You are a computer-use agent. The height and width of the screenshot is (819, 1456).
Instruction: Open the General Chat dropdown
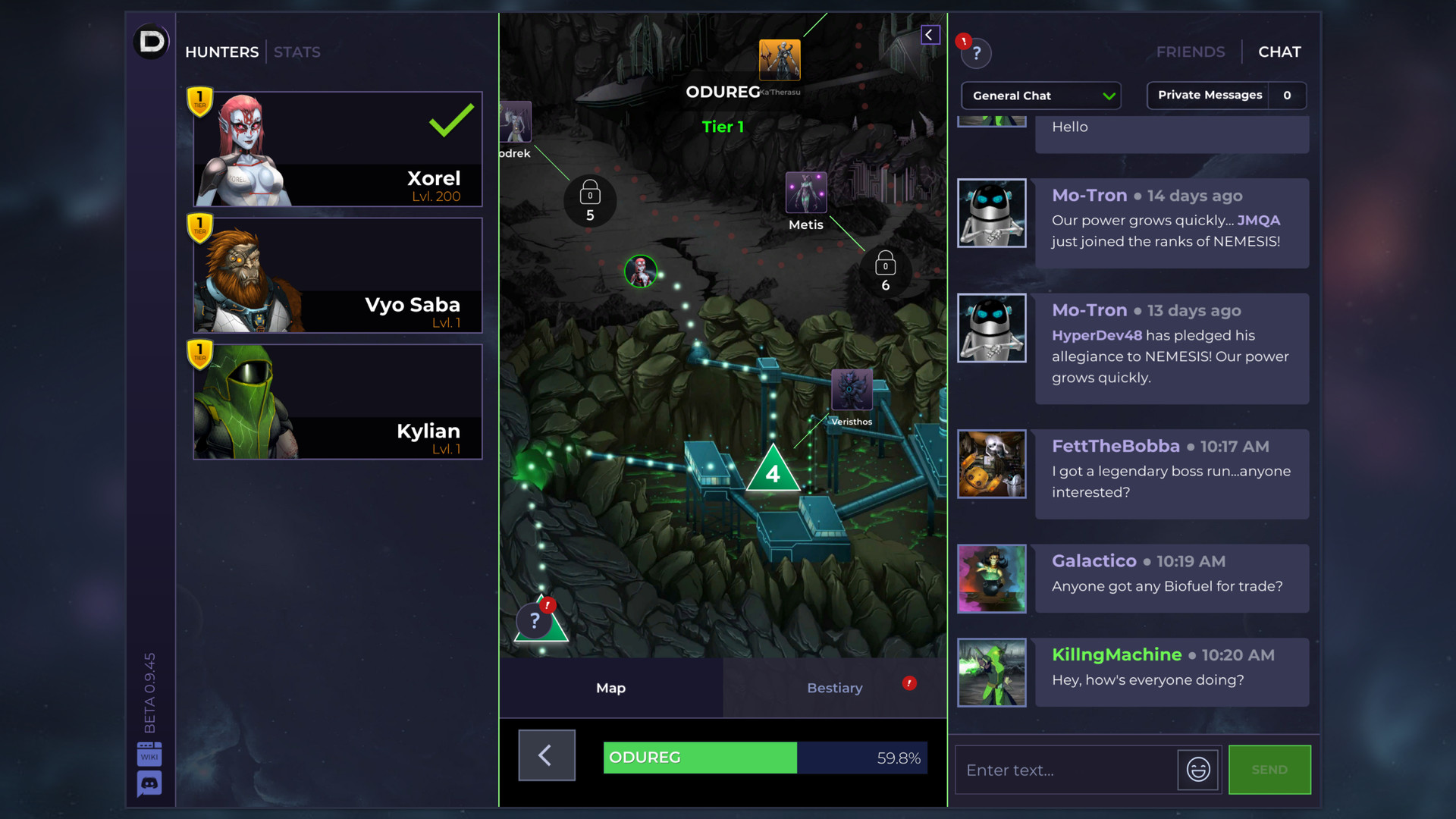tap(1040, 96)
